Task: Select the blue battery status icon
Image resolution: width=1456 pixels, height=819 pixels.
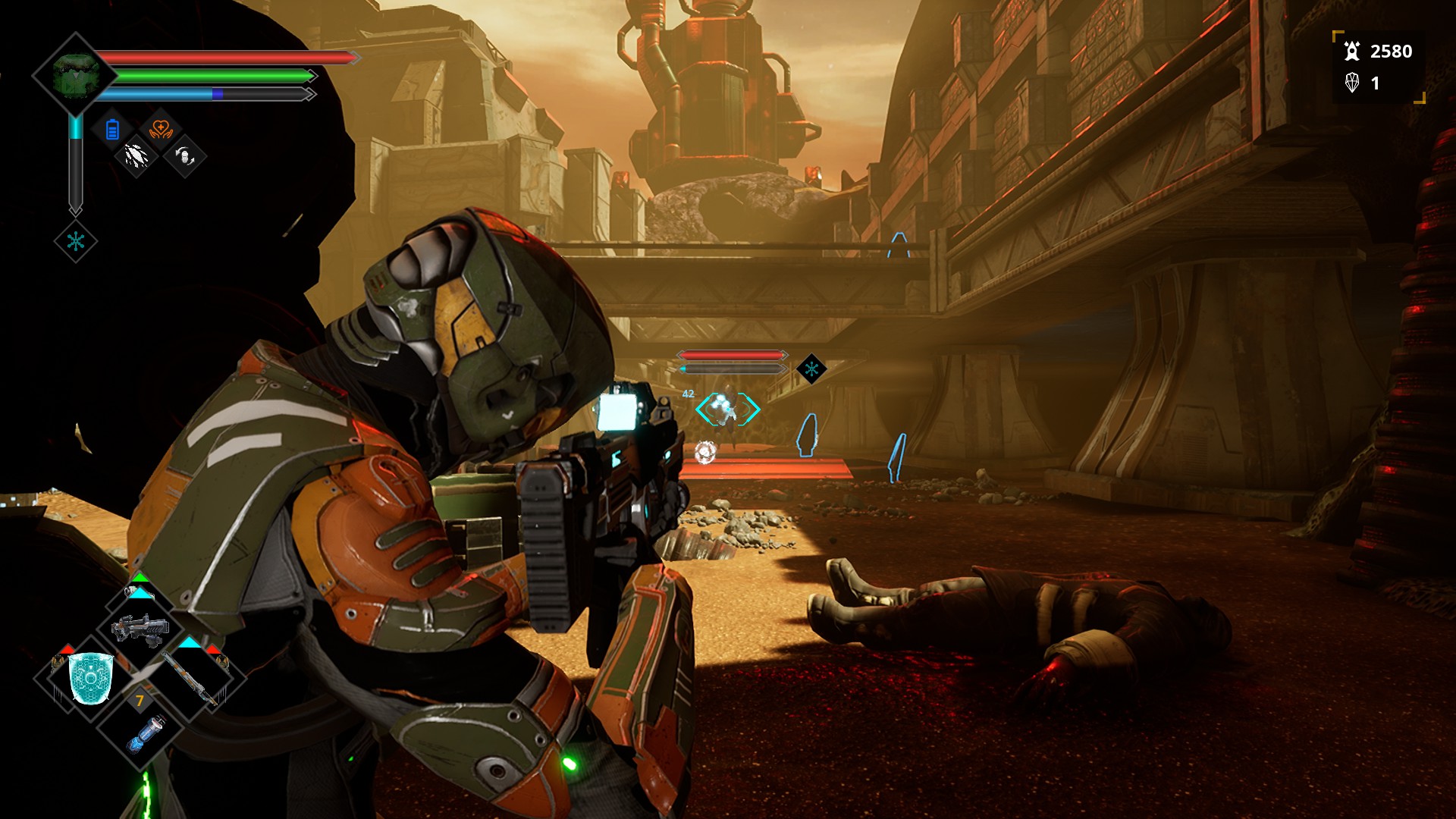Action: [x=112, y=130]
